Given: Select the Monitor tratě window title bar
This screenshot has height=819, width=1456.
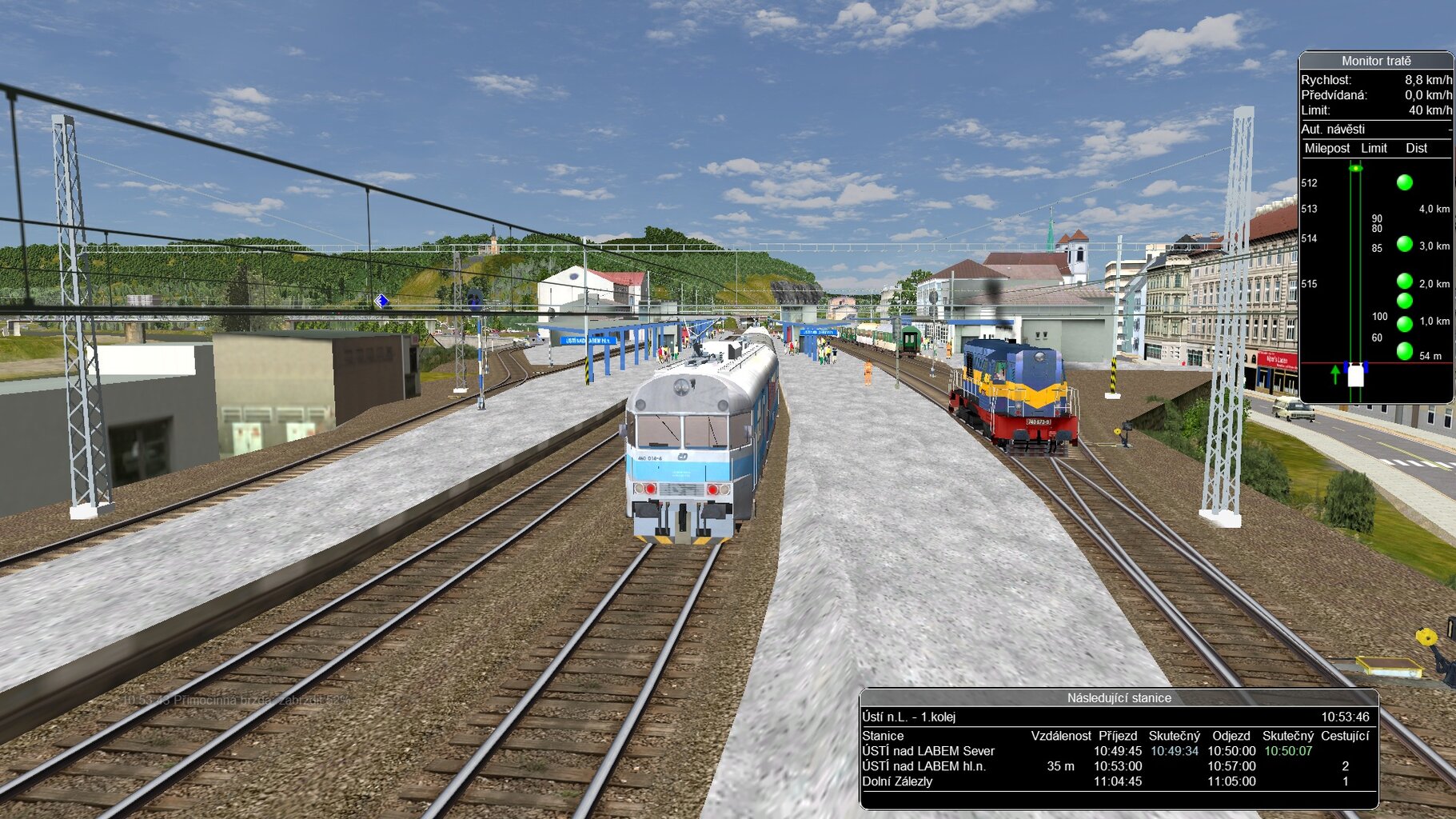Looking at the screenshot, I should 1375,61.
